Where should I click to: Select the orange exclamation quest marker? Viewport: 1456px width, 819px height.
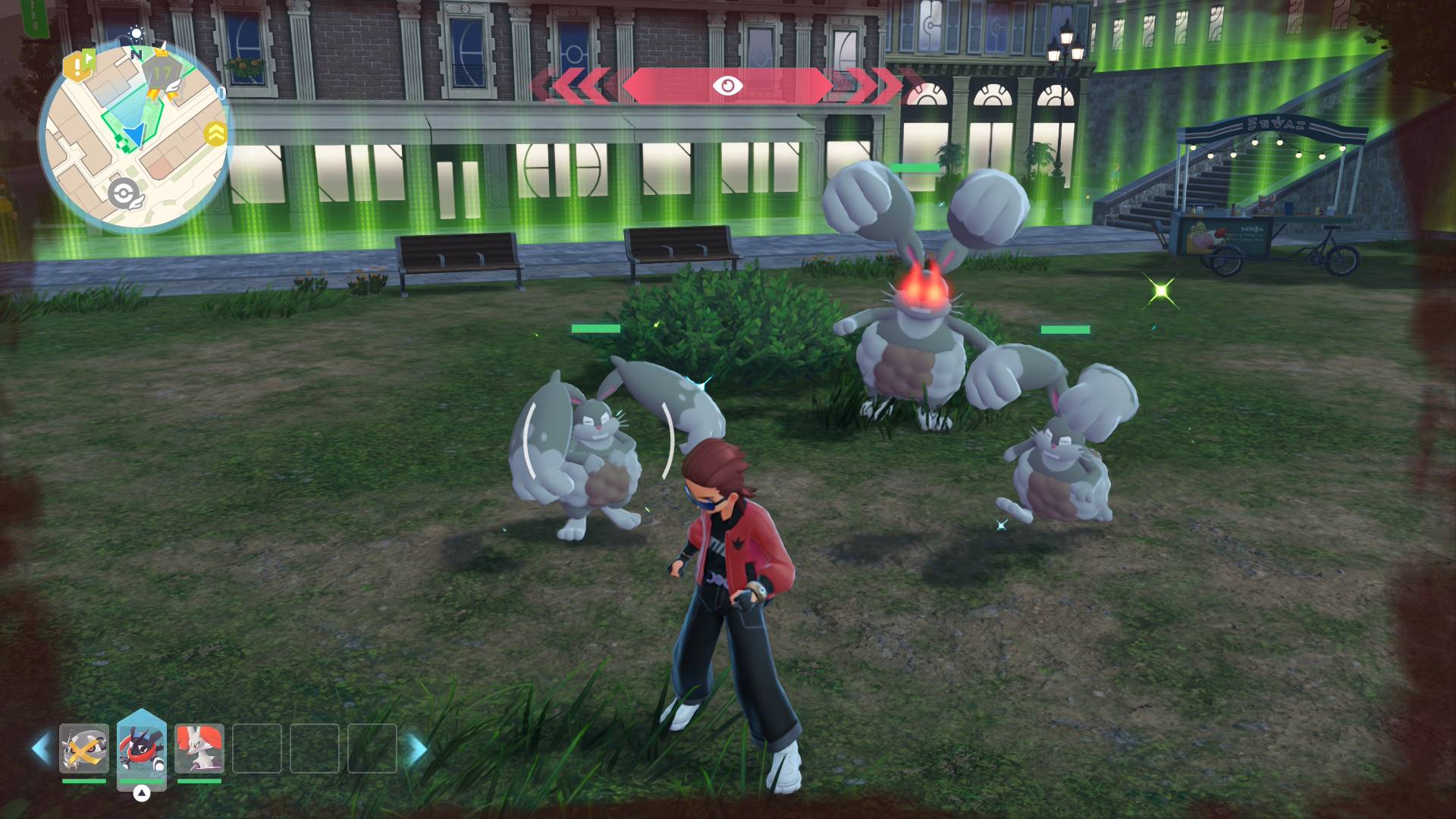(x=78, y=67)
